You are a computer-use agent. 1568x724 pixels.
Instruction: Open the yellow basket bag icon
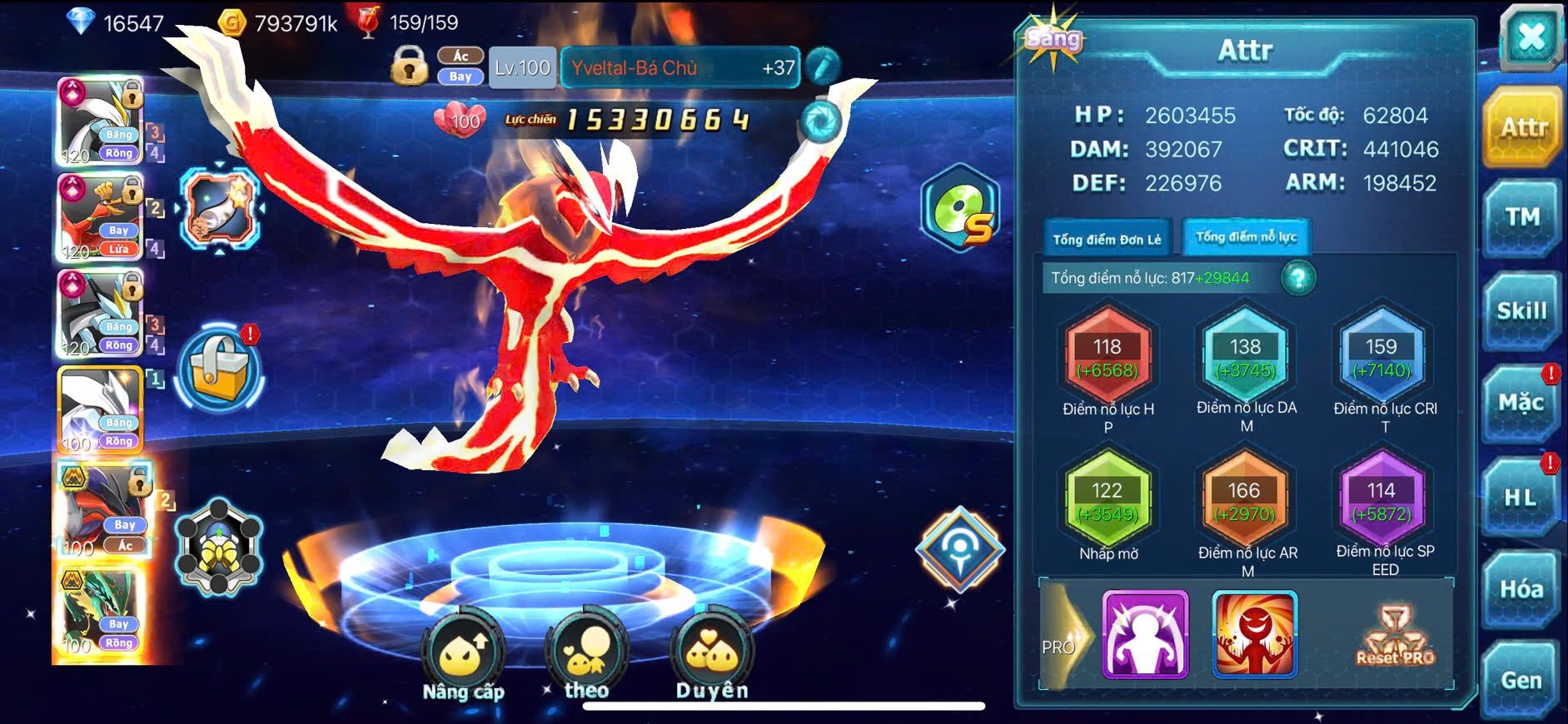click(x=220, y=369)
